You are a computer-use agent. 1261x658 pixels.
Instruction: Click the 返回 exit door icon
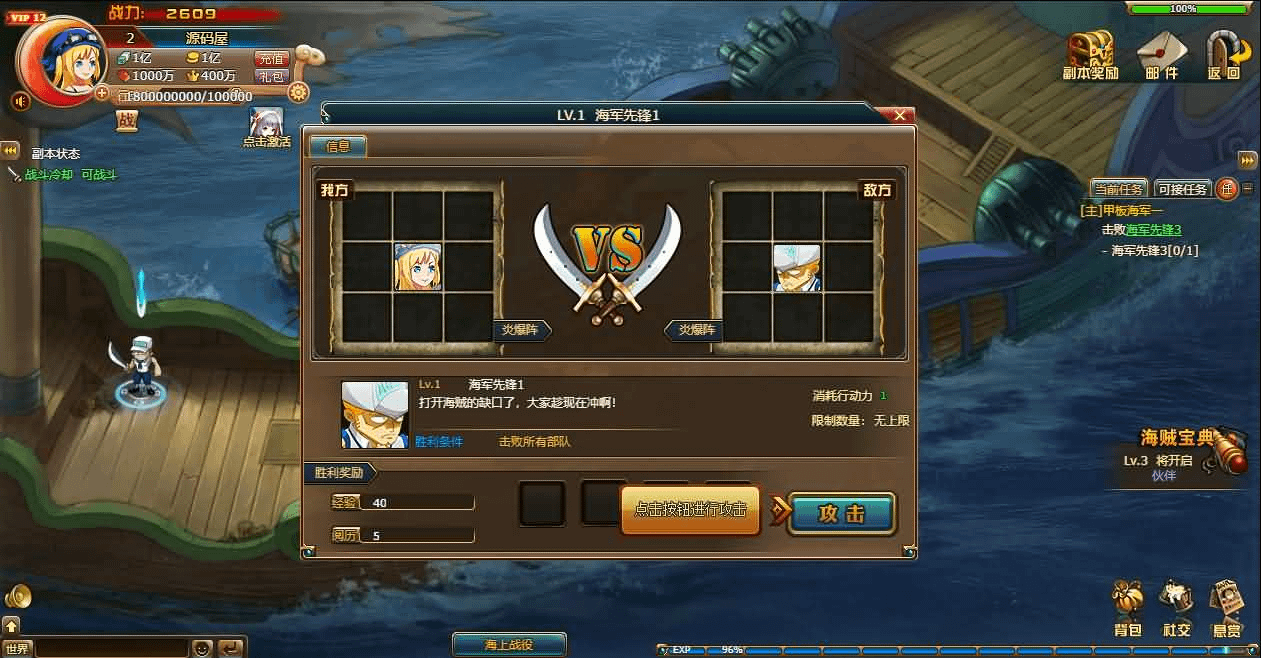1224,50
